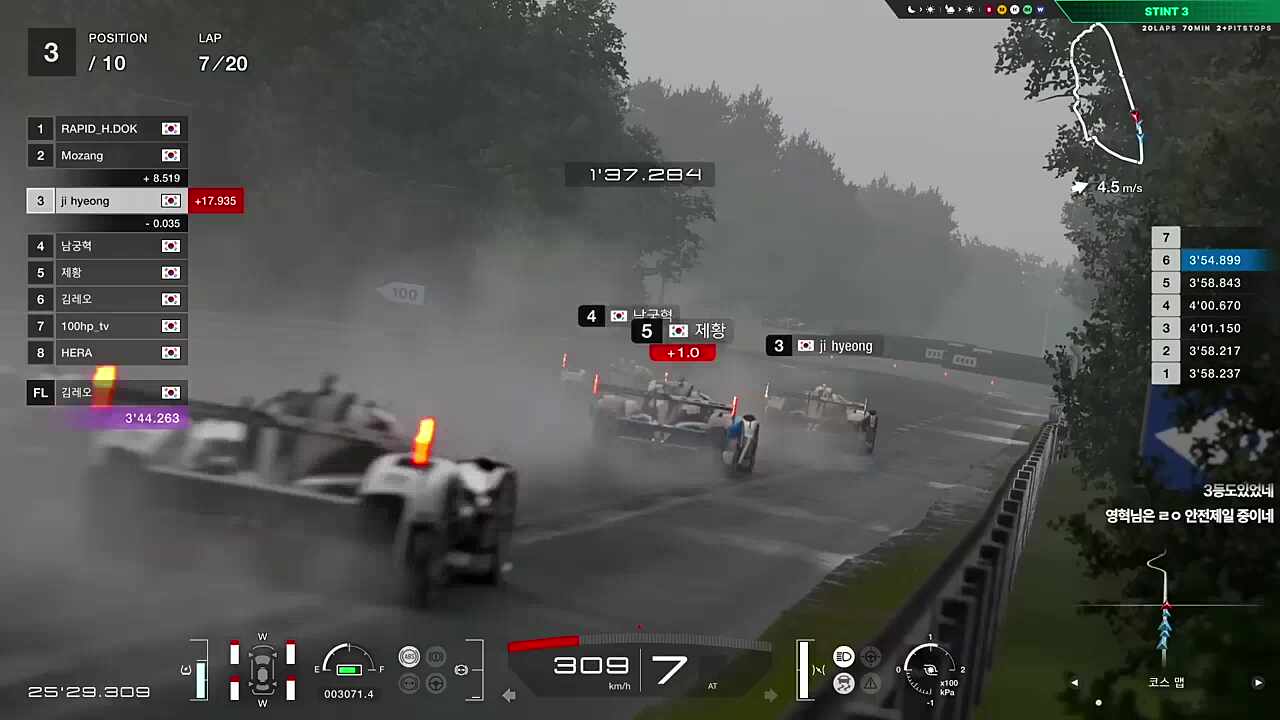Select the tire wear car diagram

pyautogui.click(x=262, y=668)
